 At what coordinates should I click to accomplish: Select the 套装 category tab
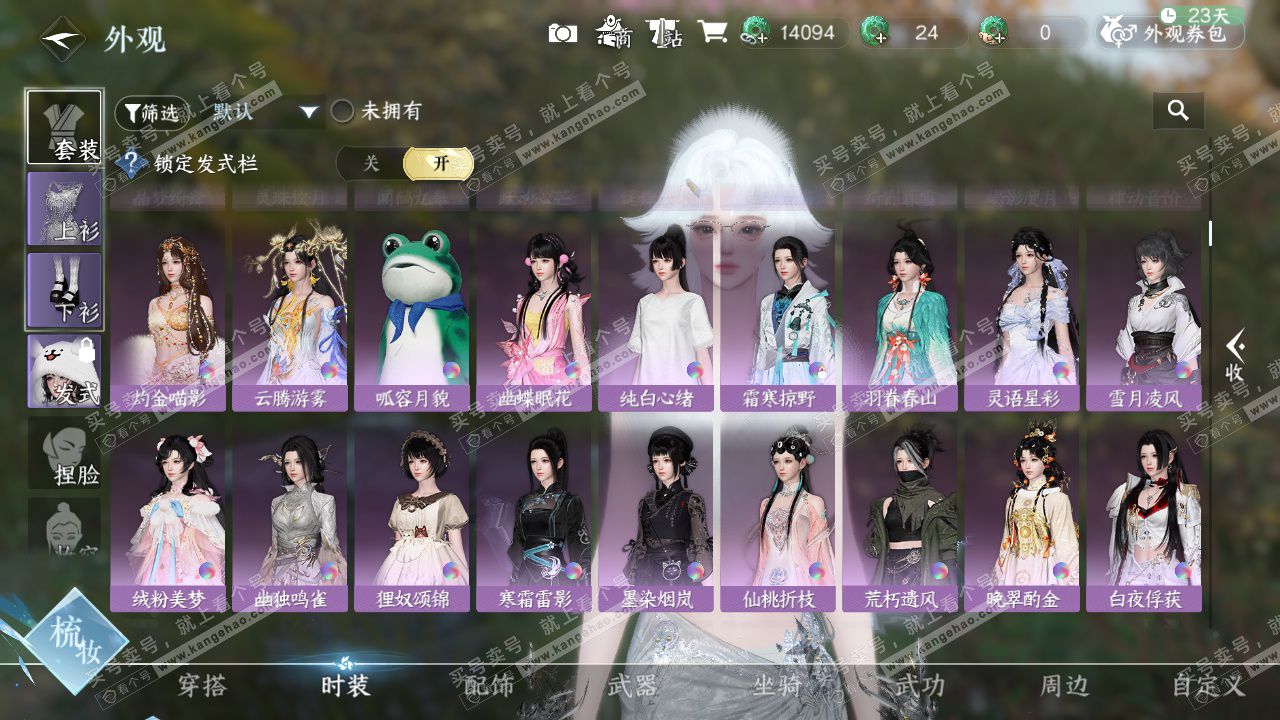pyautogui.click(x=64, y=127)
